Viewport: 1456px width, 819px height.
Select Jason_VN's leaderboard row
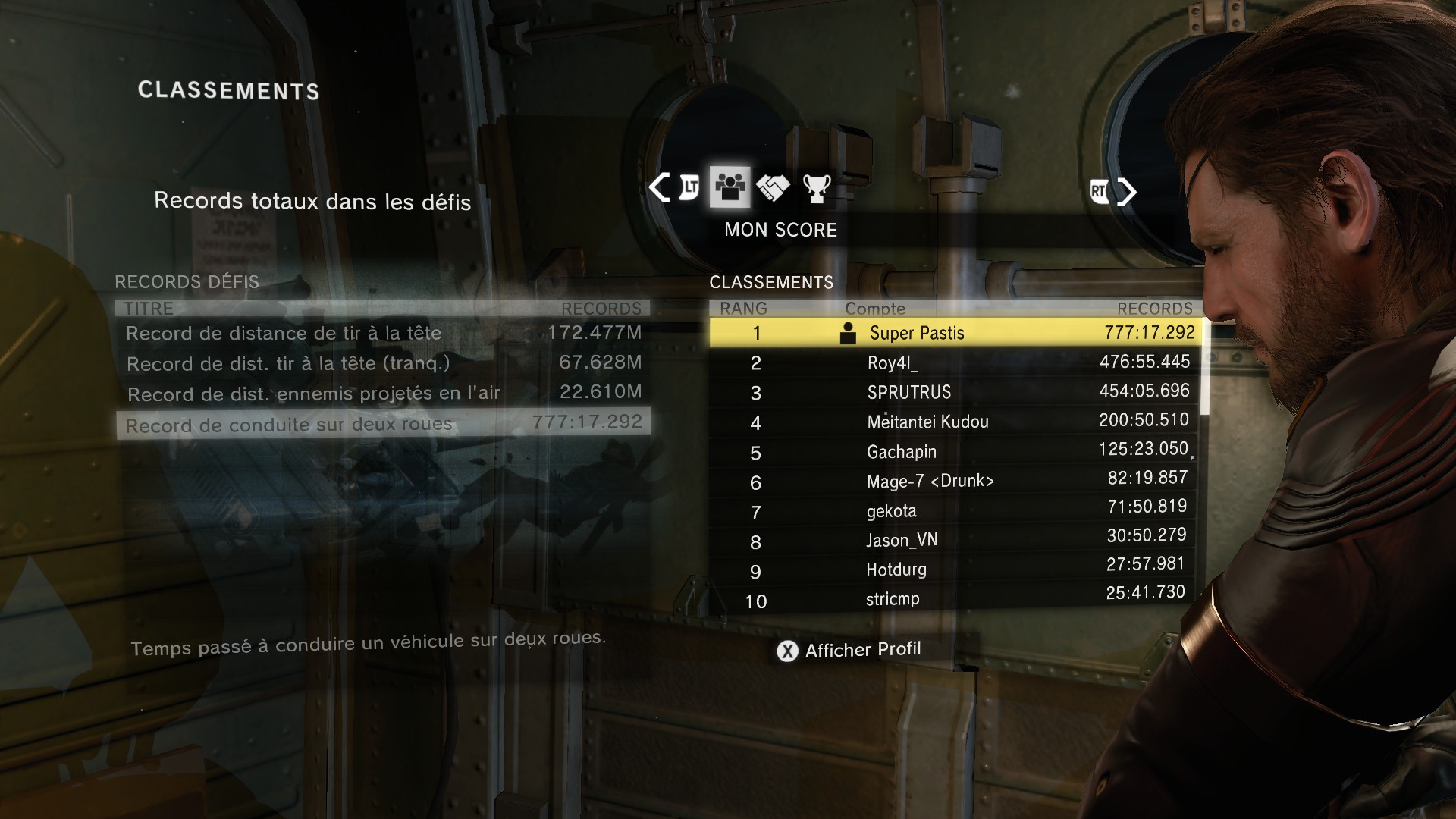[x=955, y=540]
